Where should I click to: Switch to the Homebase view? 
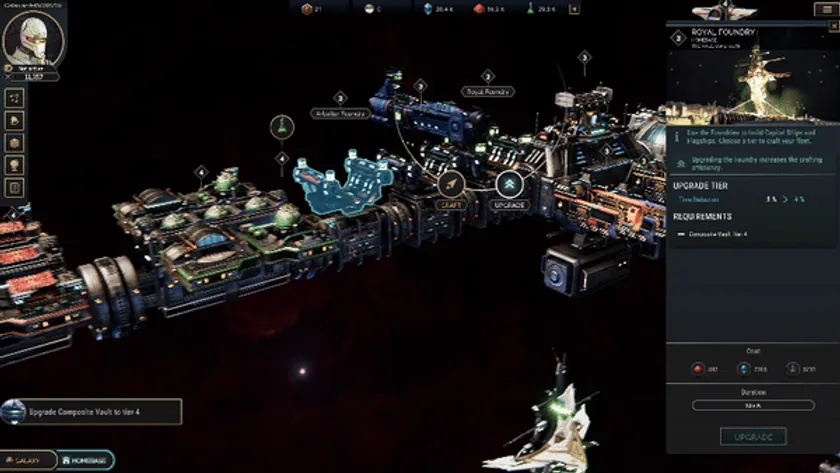coord(85,460)
